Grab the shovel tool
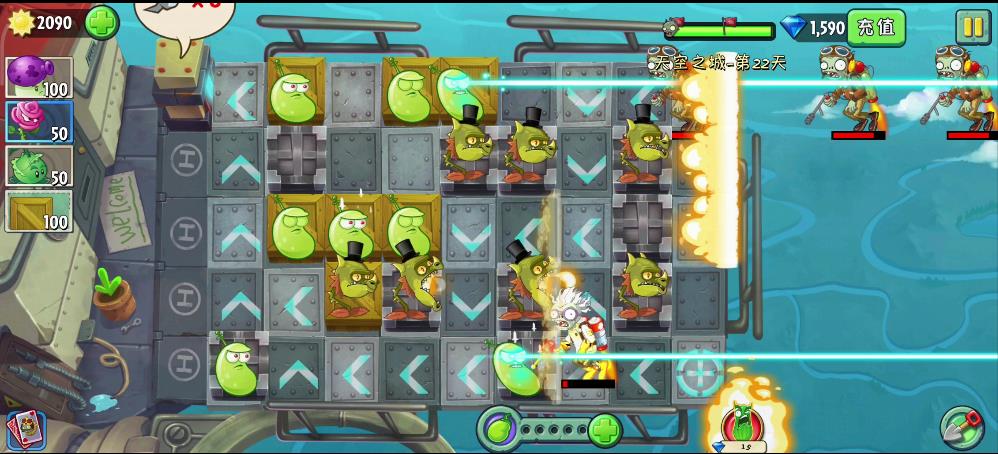Screen dimensions: 998x454 961,428
